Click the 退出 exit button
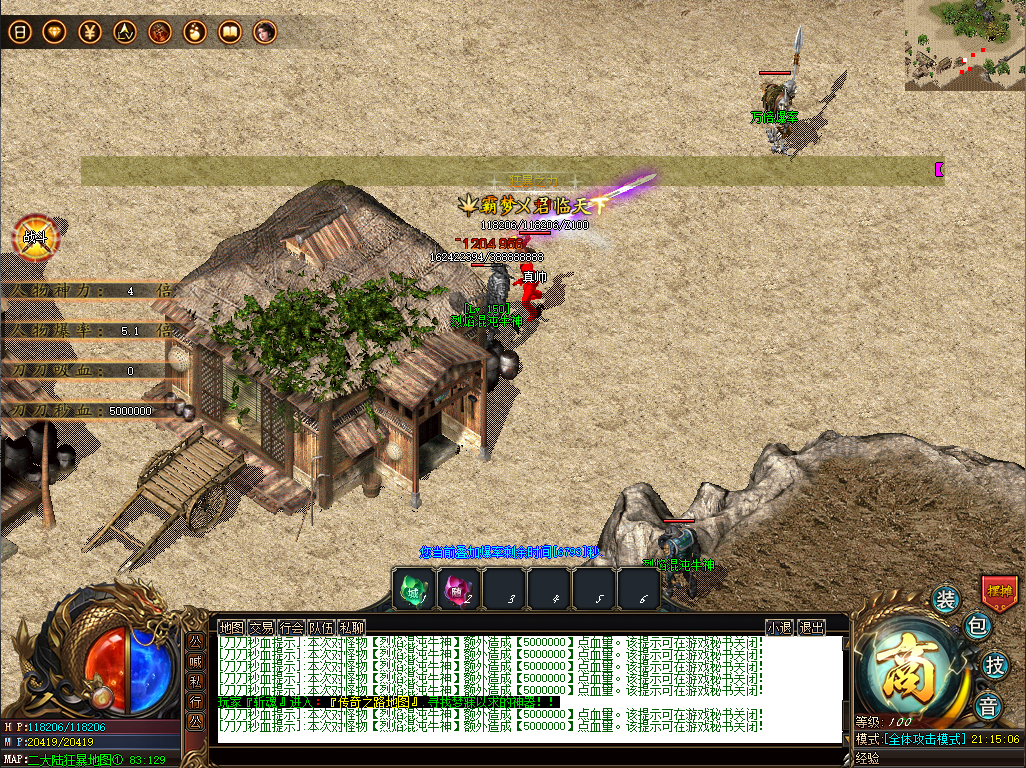This screenshot has width=1026, height=768. [x=812, y=627]
